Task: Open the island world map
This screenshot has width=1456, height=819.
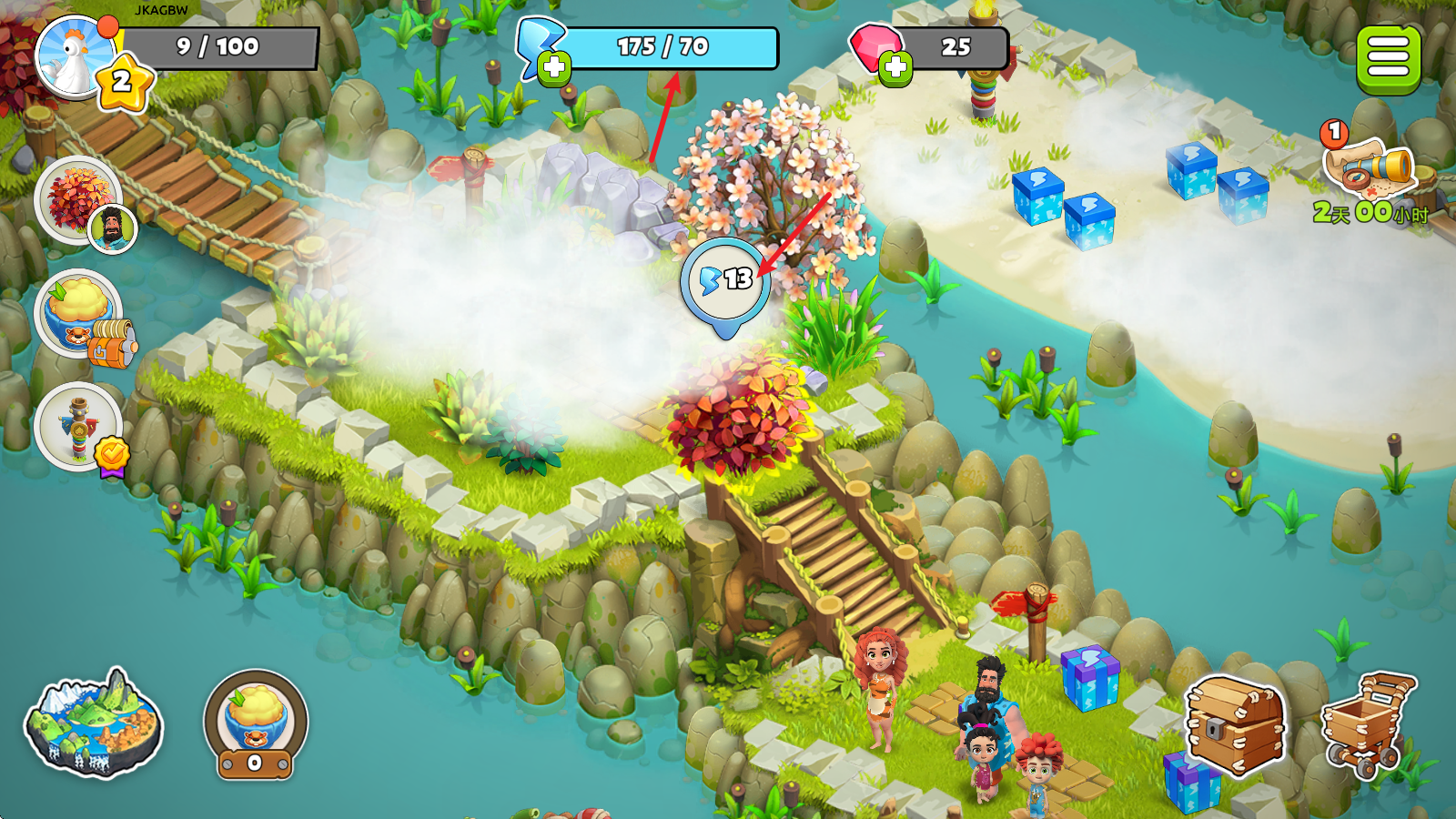Action: tap(93, 723)
